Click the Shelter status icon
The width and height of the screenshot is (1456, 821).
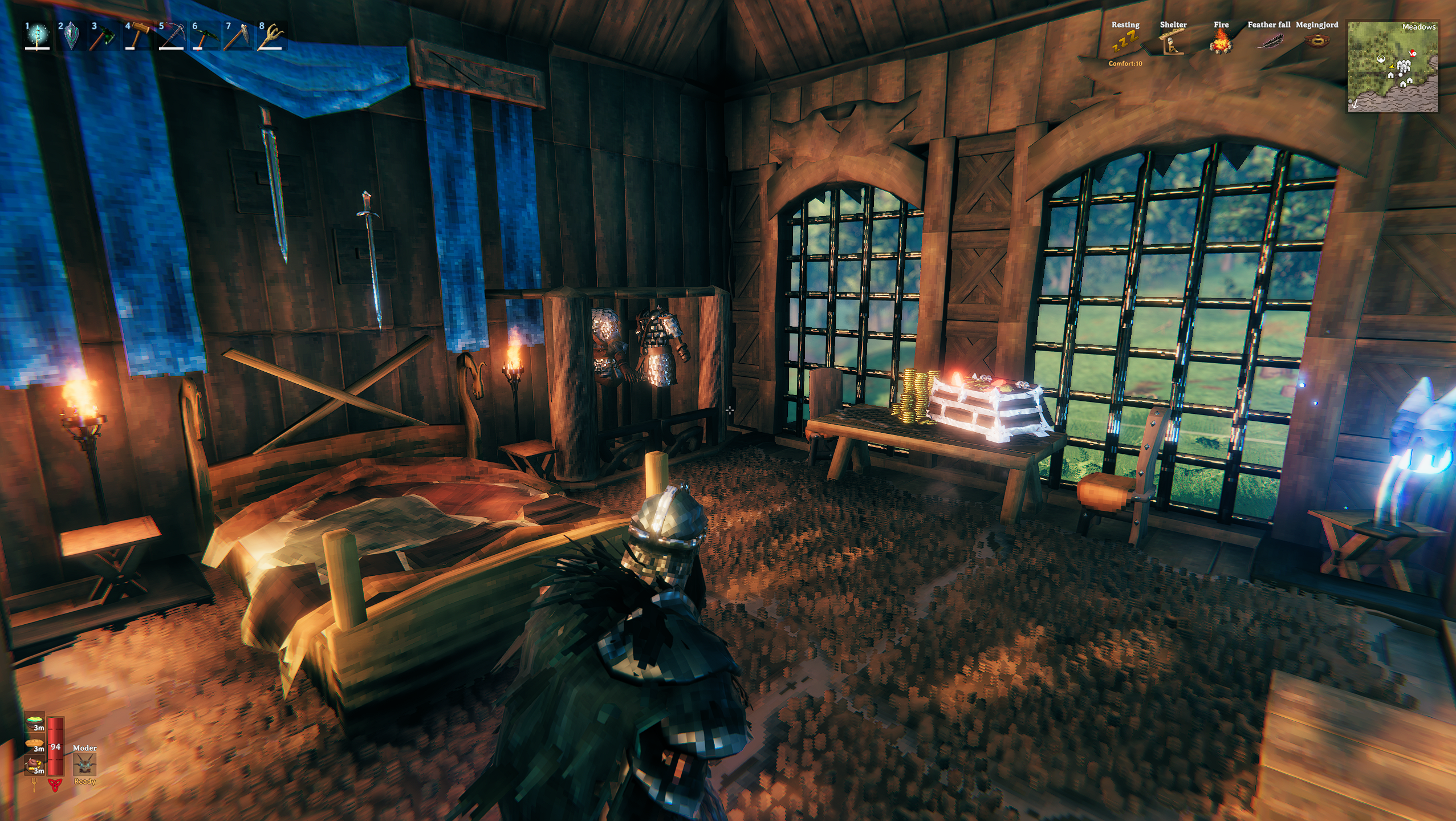1173,42
